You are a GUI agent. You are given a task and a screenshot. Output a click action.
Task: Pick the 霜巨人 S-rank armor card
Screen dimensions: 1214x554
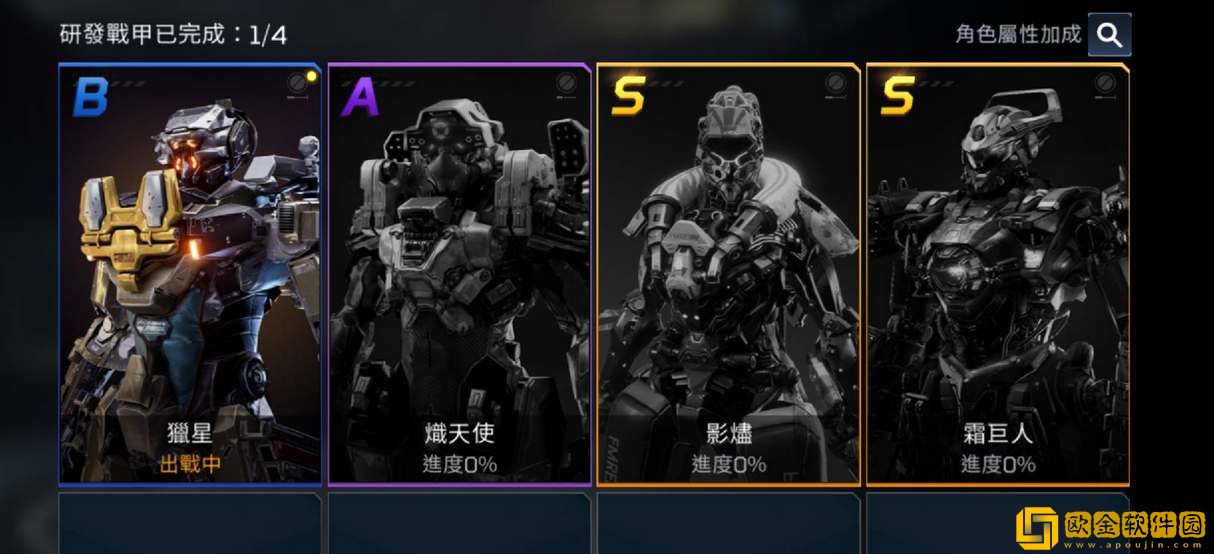pos(997,275)
